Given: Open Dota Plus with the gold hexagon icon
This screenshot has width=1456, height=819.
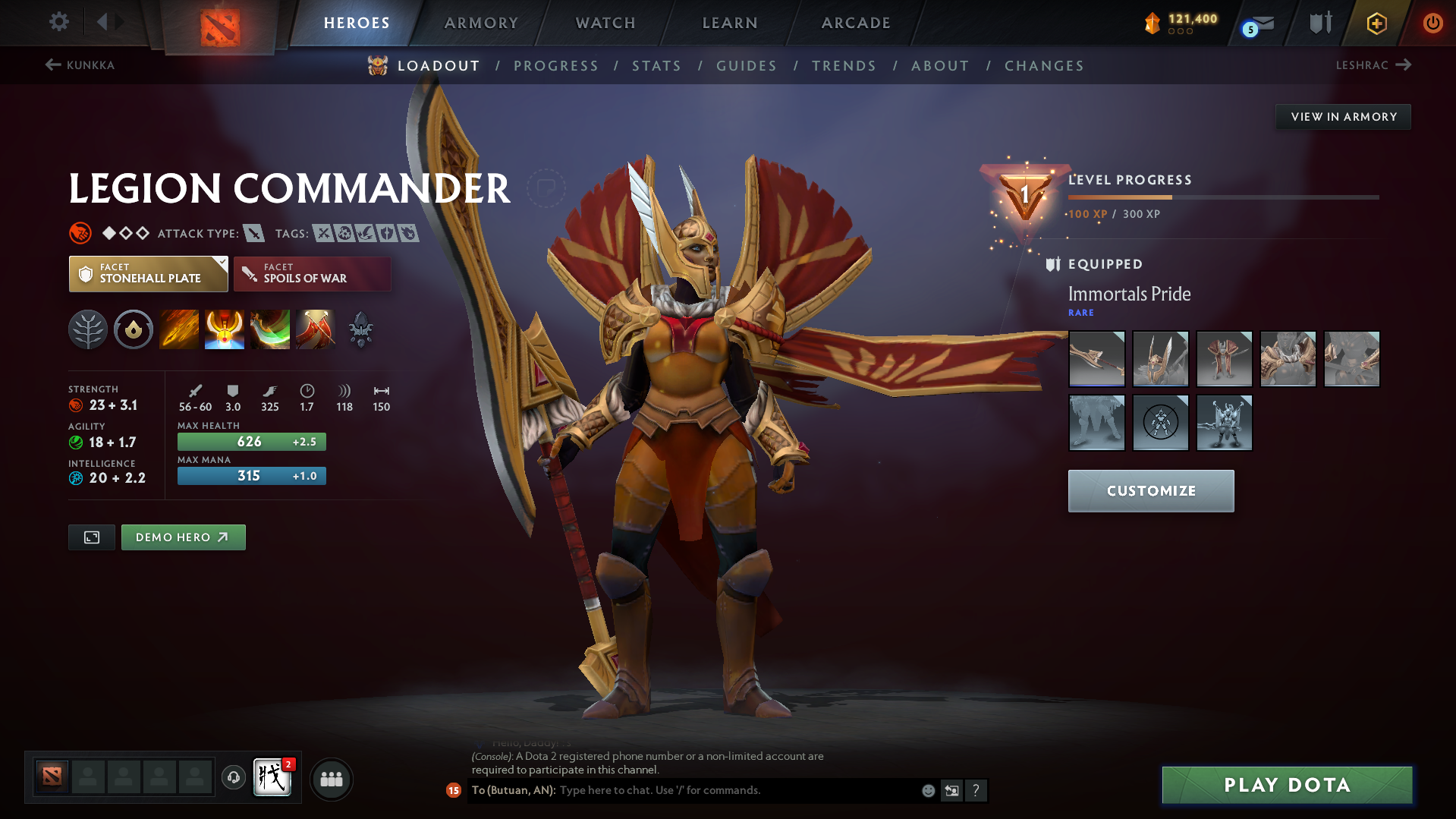Looking at the screenshot, I should coord(1376,23).
